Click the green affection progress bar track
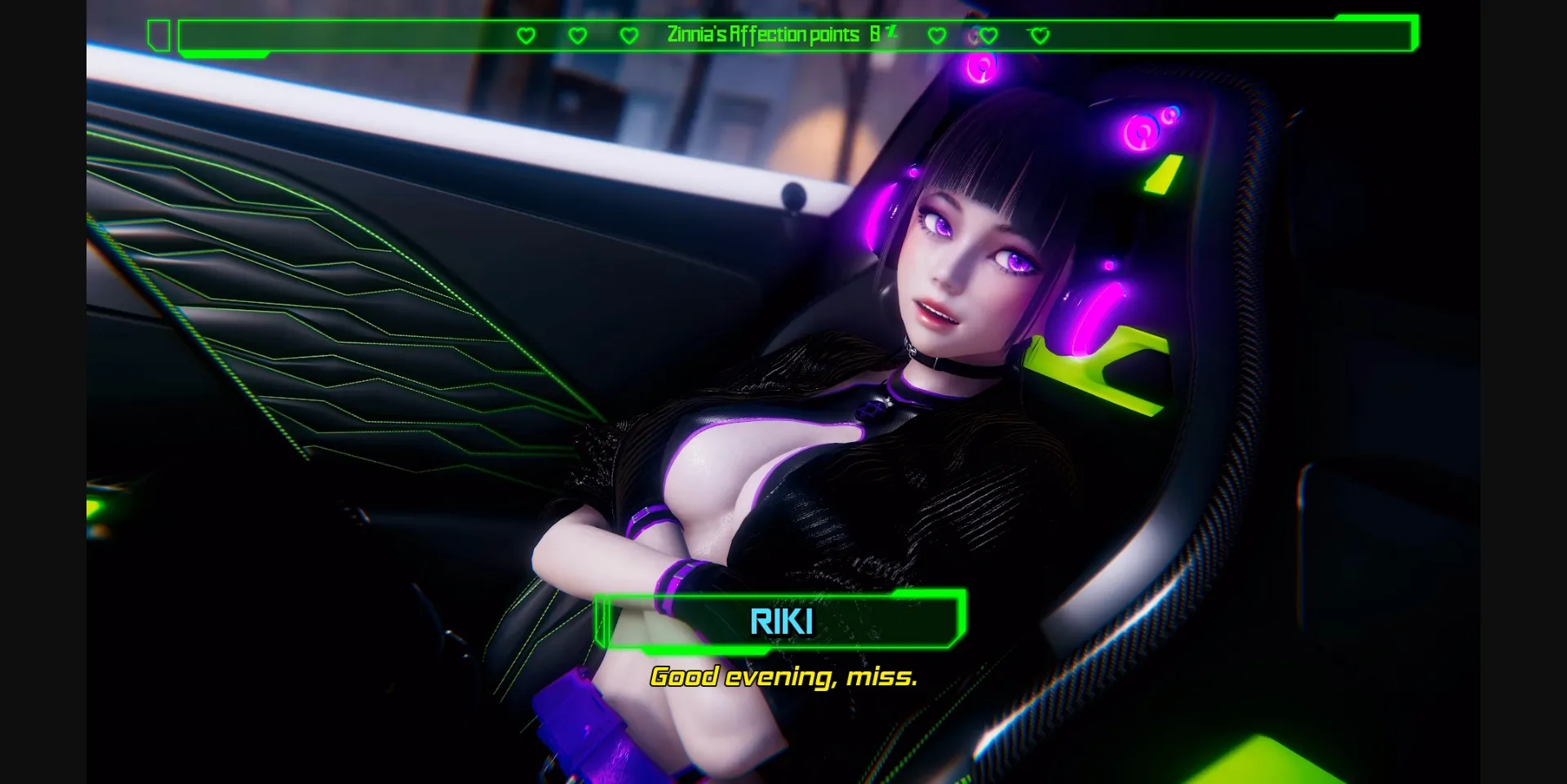 (367, 35)
